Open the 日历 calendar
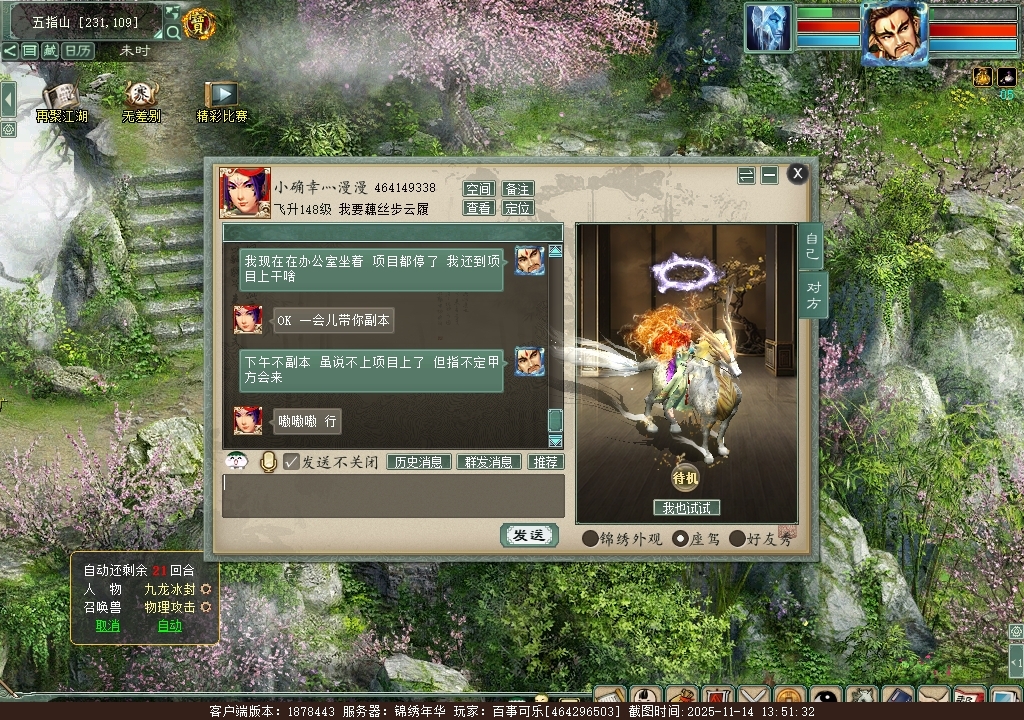The height and width of the screenshot is (720, 1024). point(78,50)
